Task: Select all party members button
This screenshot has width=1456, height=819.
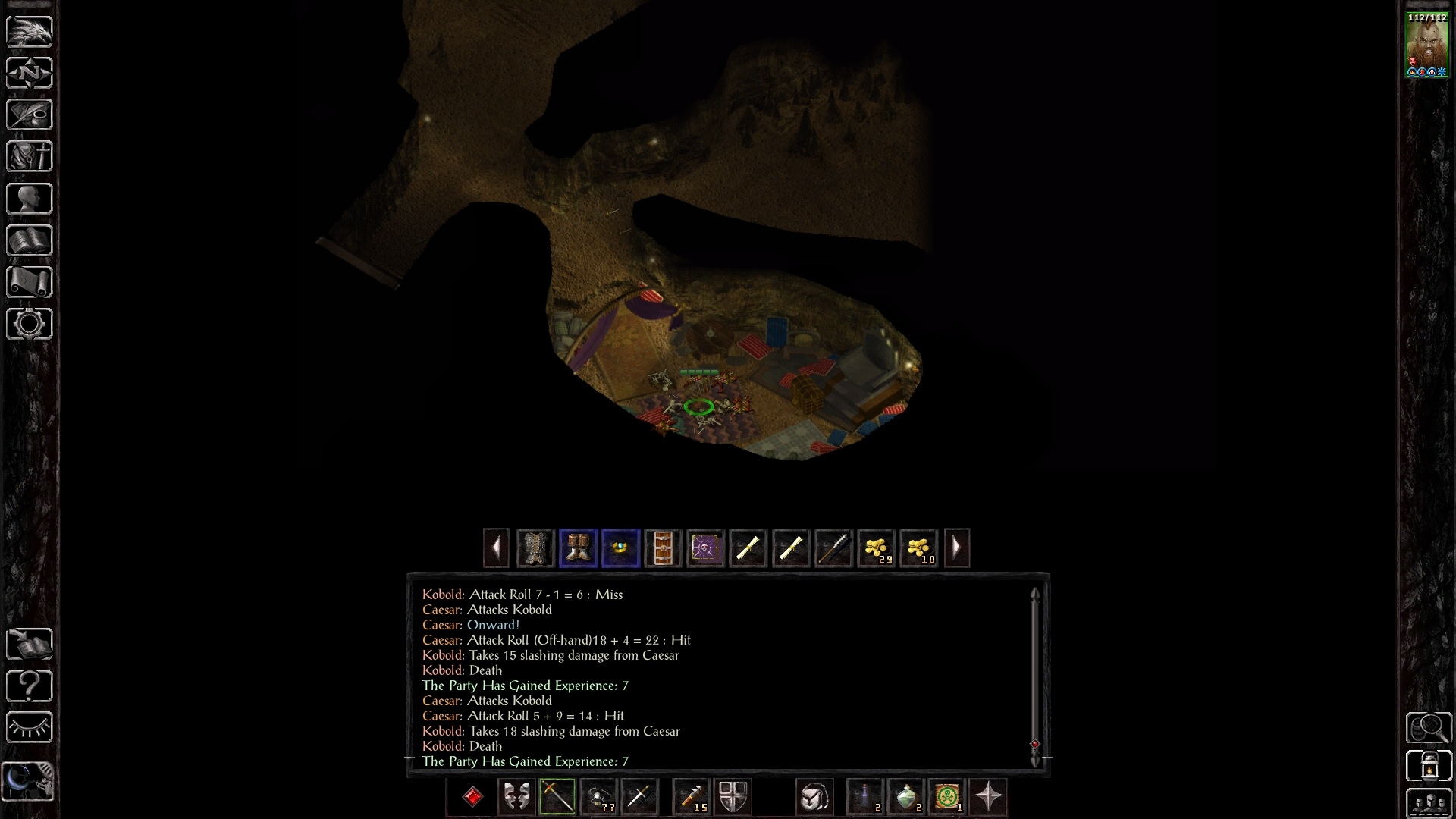Action: 1429,803
